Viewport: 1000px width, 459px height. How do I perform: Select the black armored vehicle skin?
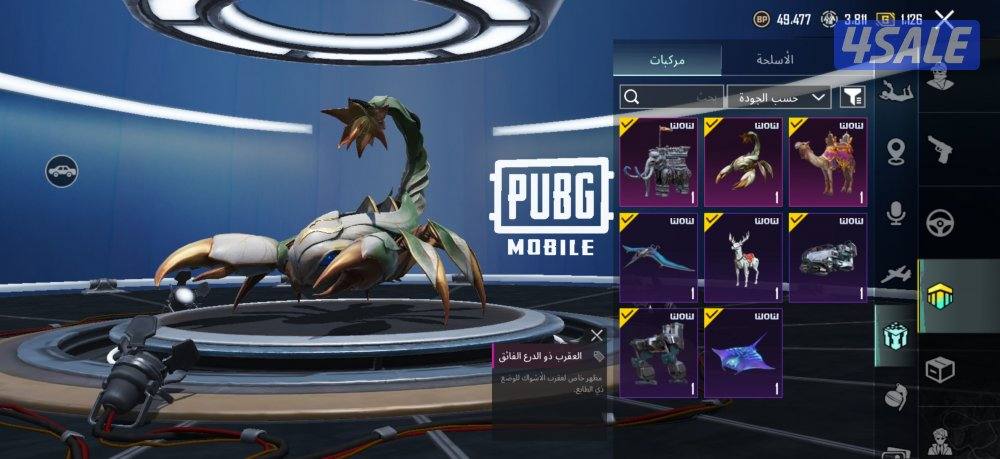[x=827, y=257]
